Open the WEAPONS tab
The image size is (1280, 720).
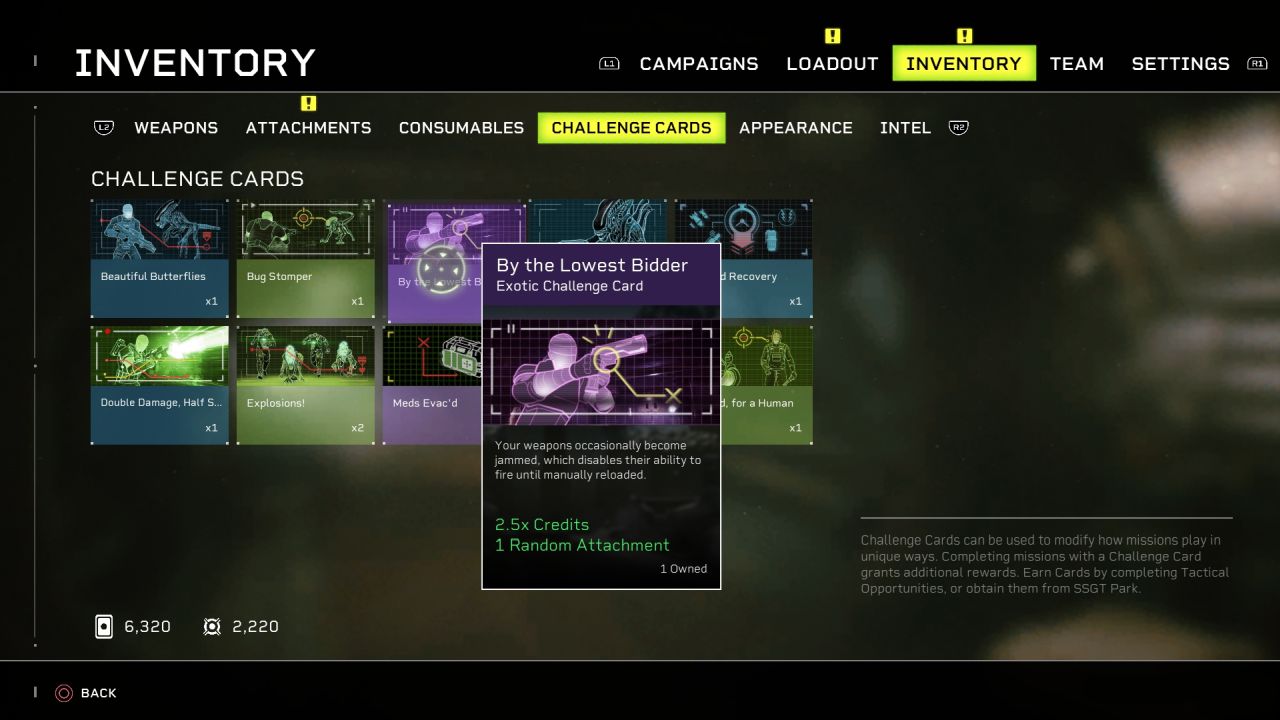[x=176, y=127]
